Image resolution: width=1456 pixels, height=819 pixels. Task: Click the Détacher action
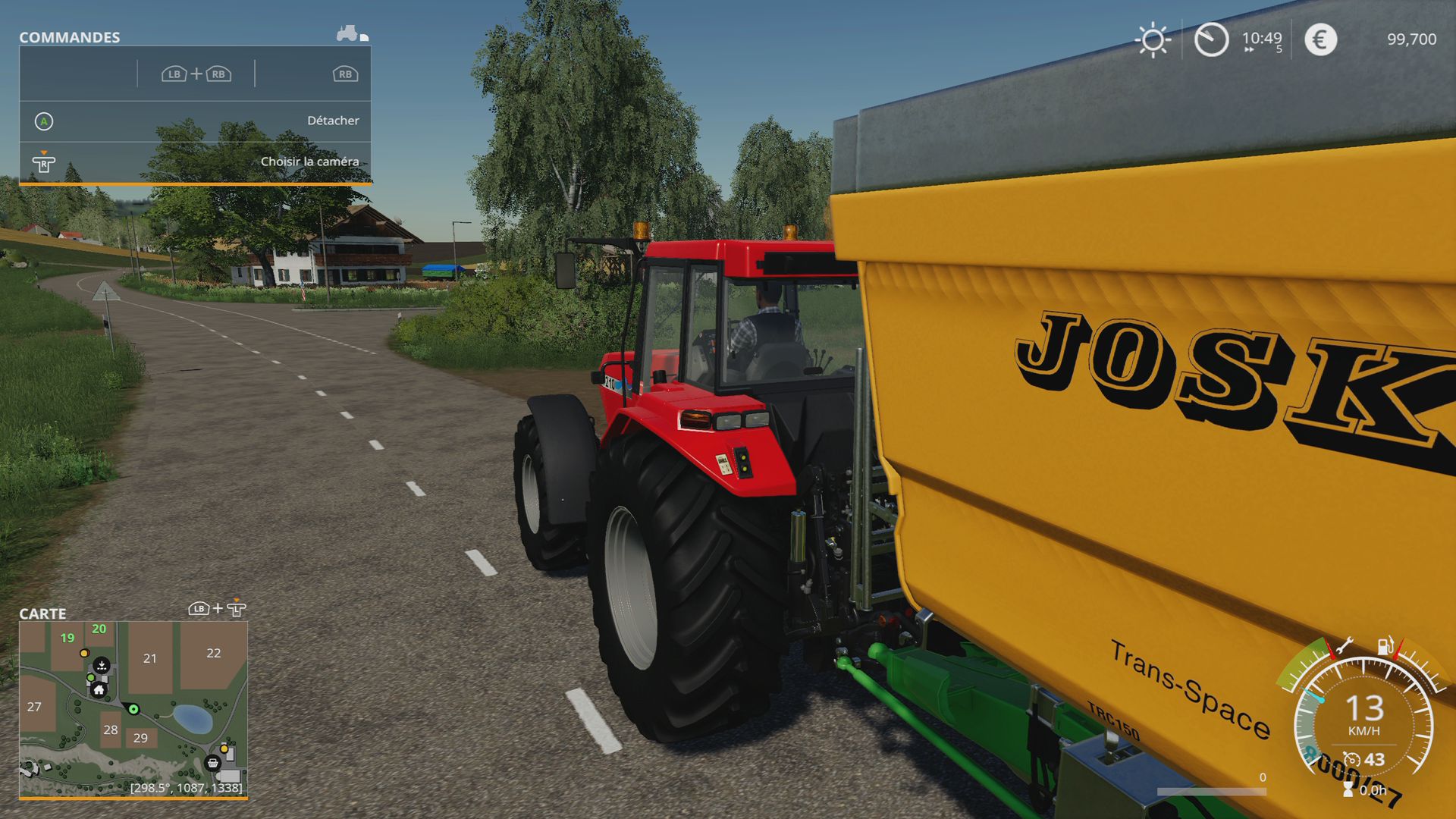click(x=334, y=120)
